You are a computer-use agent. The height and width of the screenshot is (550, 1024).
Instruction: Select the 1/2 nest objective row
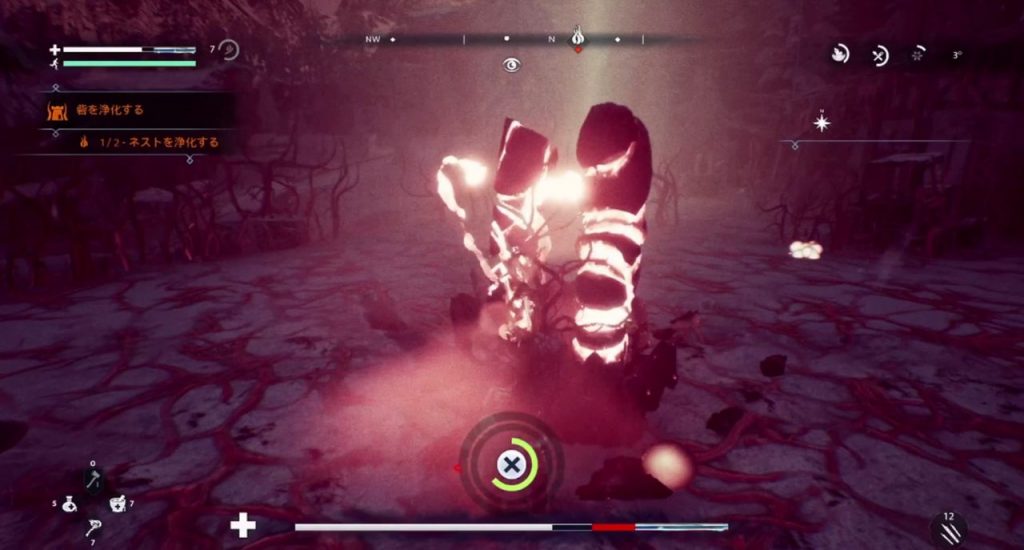coord(150,142)
